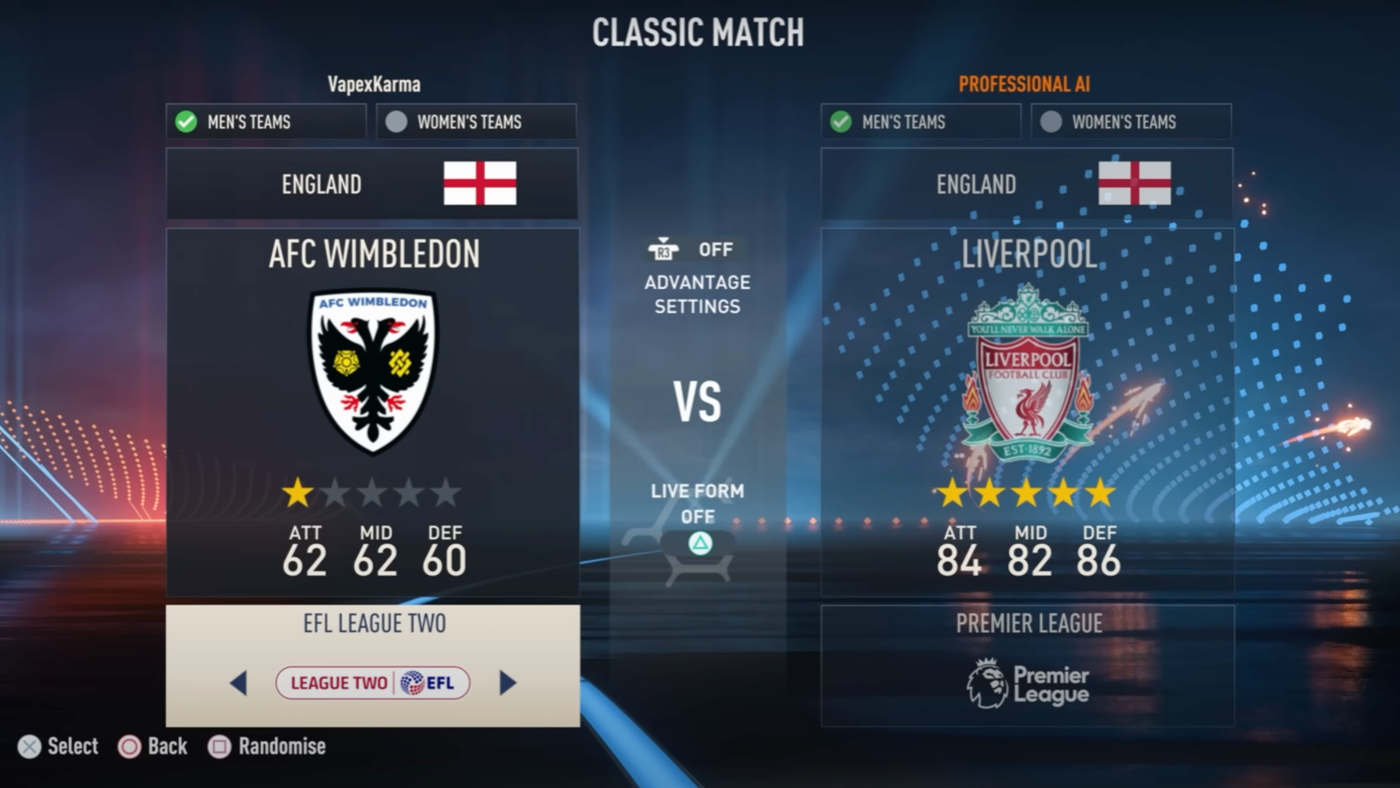Click the EFL League Two badge

(x=372, y=682)
